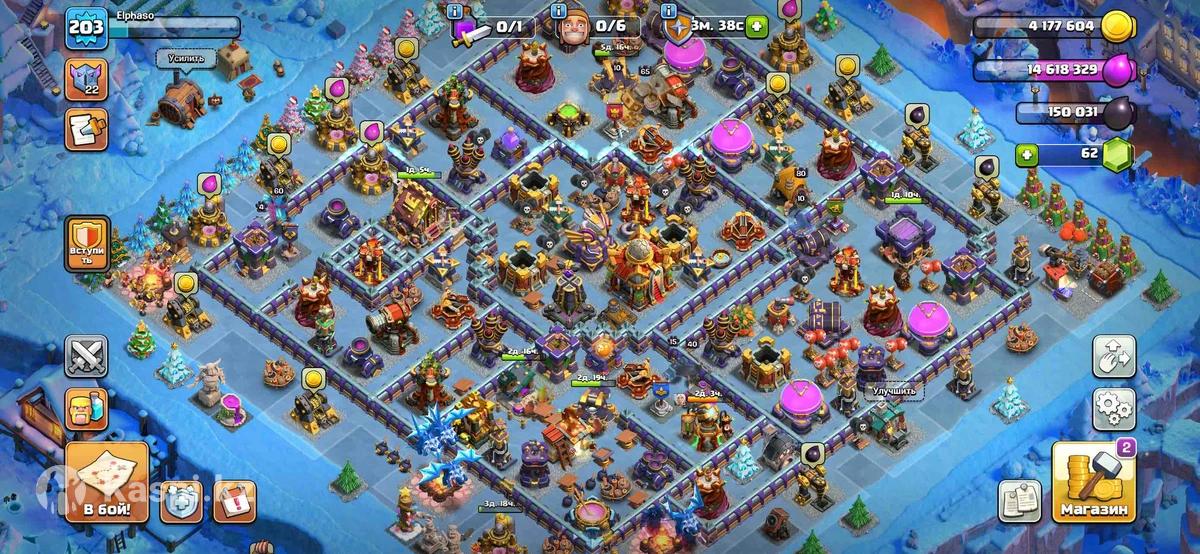Buy gems with the green plus button
This screenshot has height=554, width=1200.
tap(1026, 155)
